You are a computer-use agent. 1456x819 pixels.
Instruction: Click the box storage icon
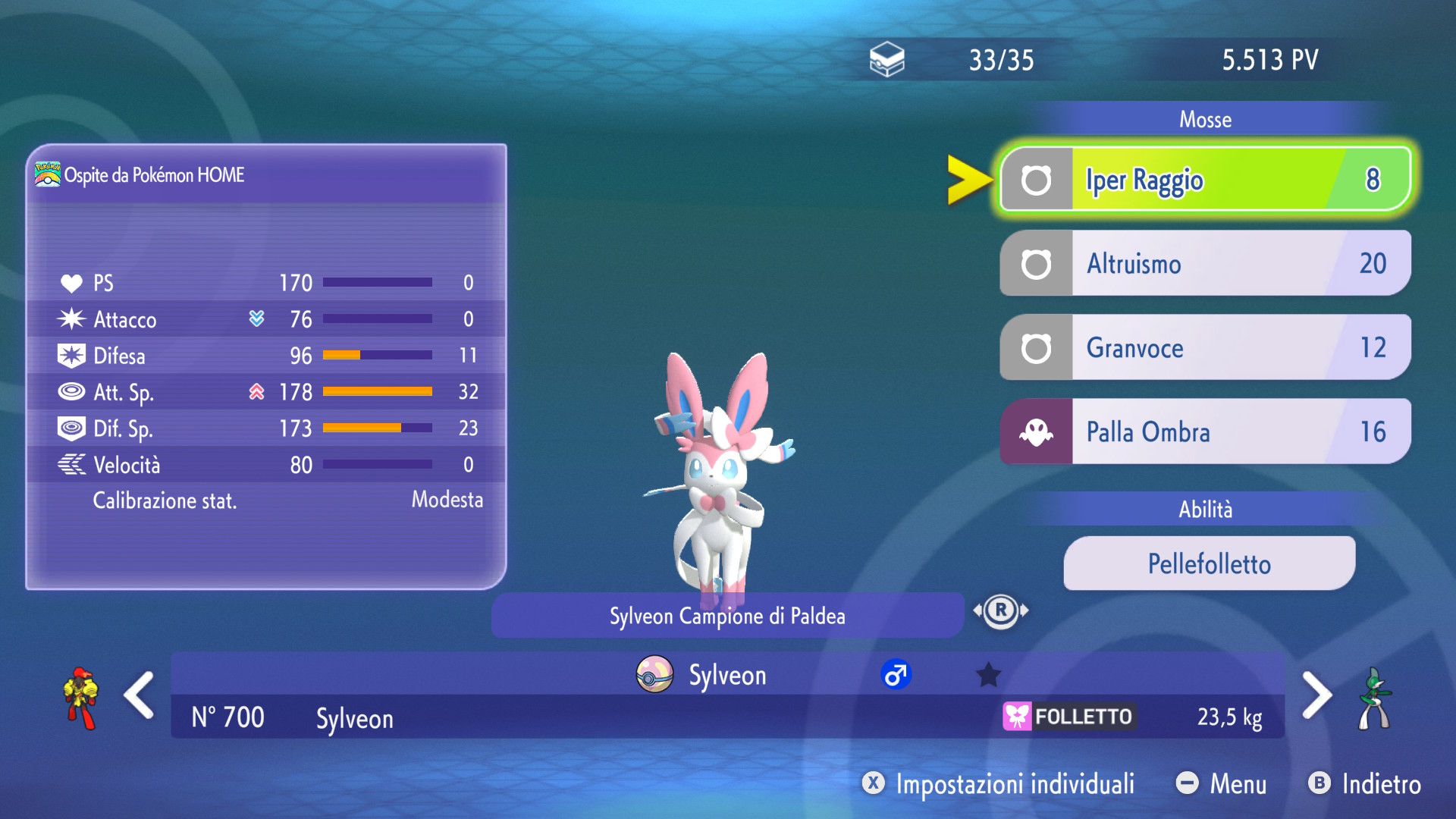[x=886, y=60]
